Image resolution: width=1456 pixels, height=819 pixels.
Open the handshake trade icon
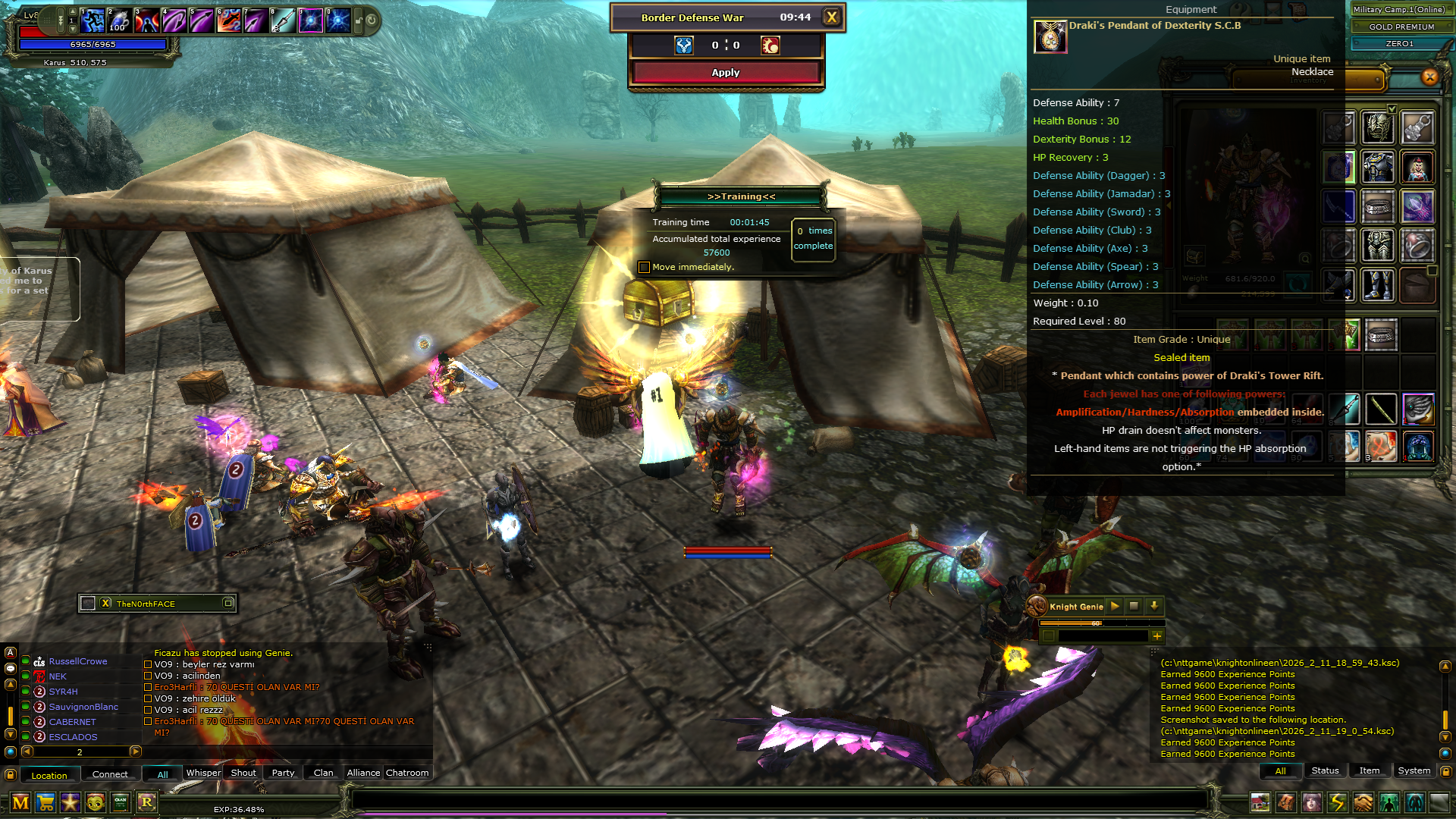tap(1363, 802)
